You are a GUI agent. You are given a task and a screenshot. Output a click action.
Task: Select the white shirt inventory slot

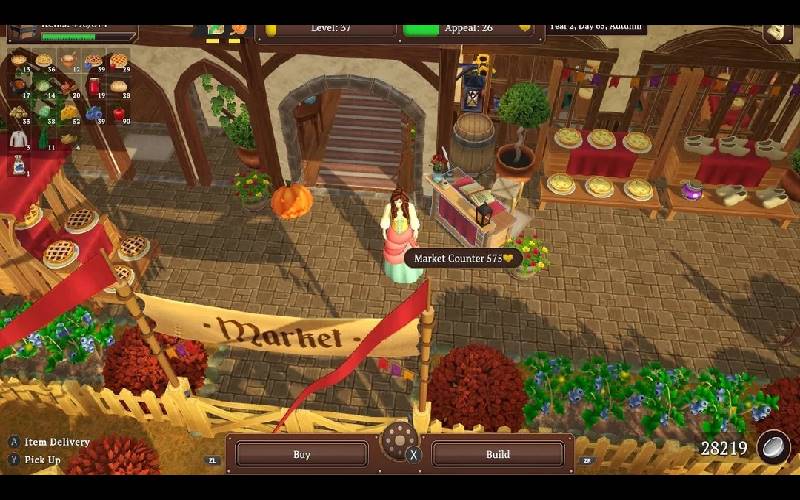click(x=18, y=138)
